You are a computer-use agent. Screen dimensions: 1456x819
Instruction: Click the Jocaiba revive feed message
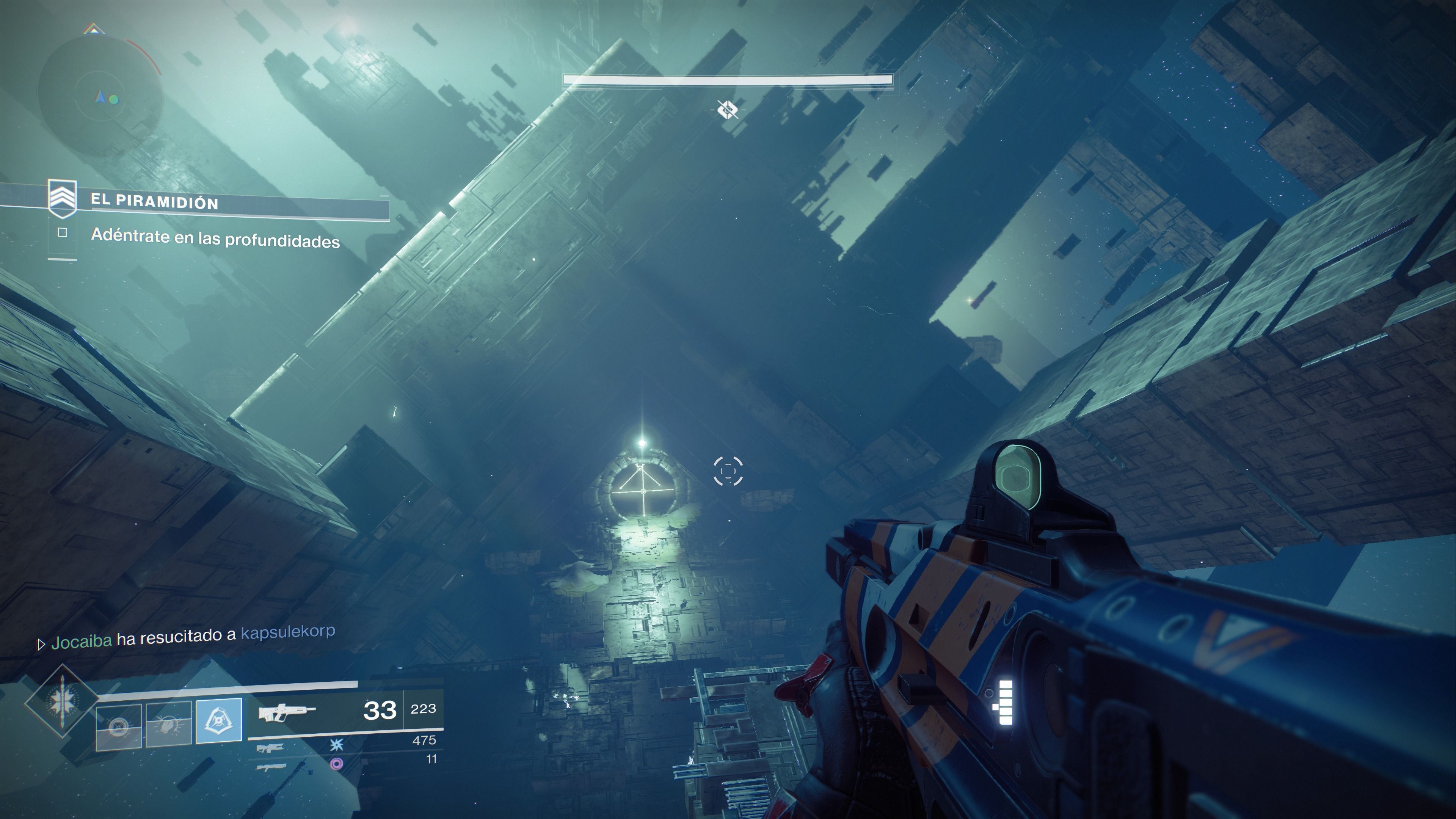pyautogui.click(x=192, y=637)
